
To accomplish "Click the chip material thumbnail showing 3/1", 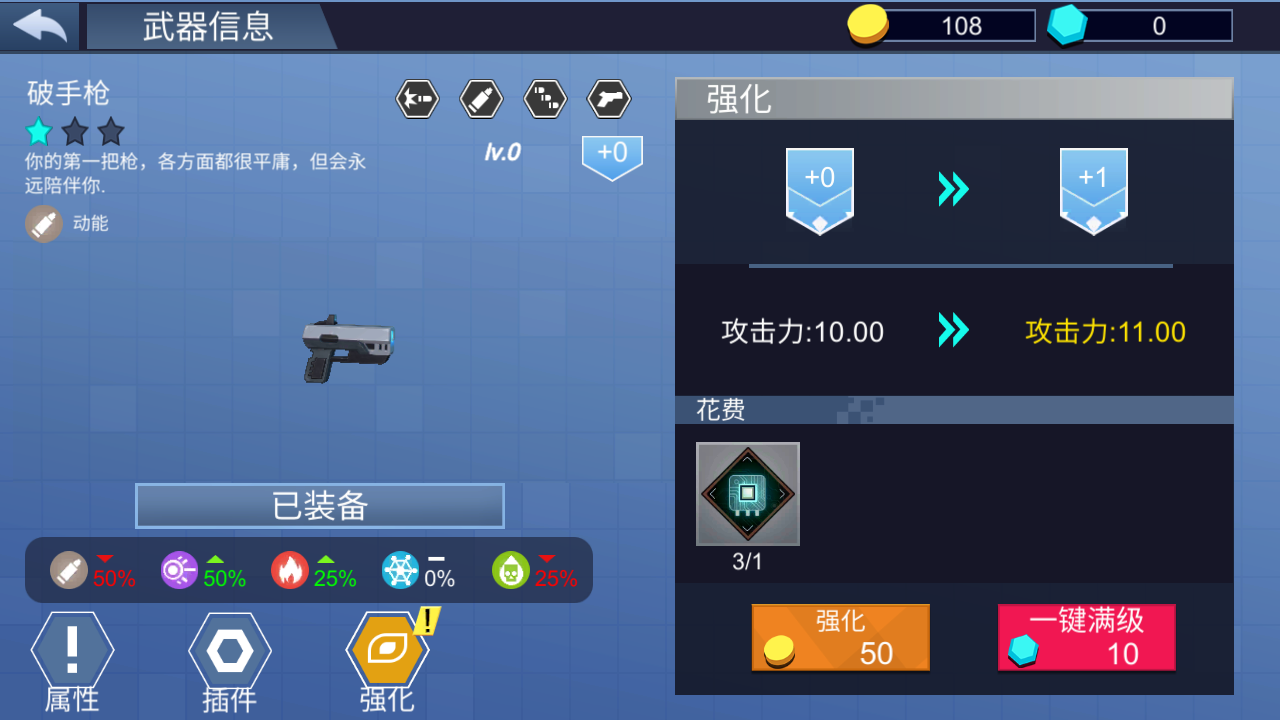I will pos(747,493).
